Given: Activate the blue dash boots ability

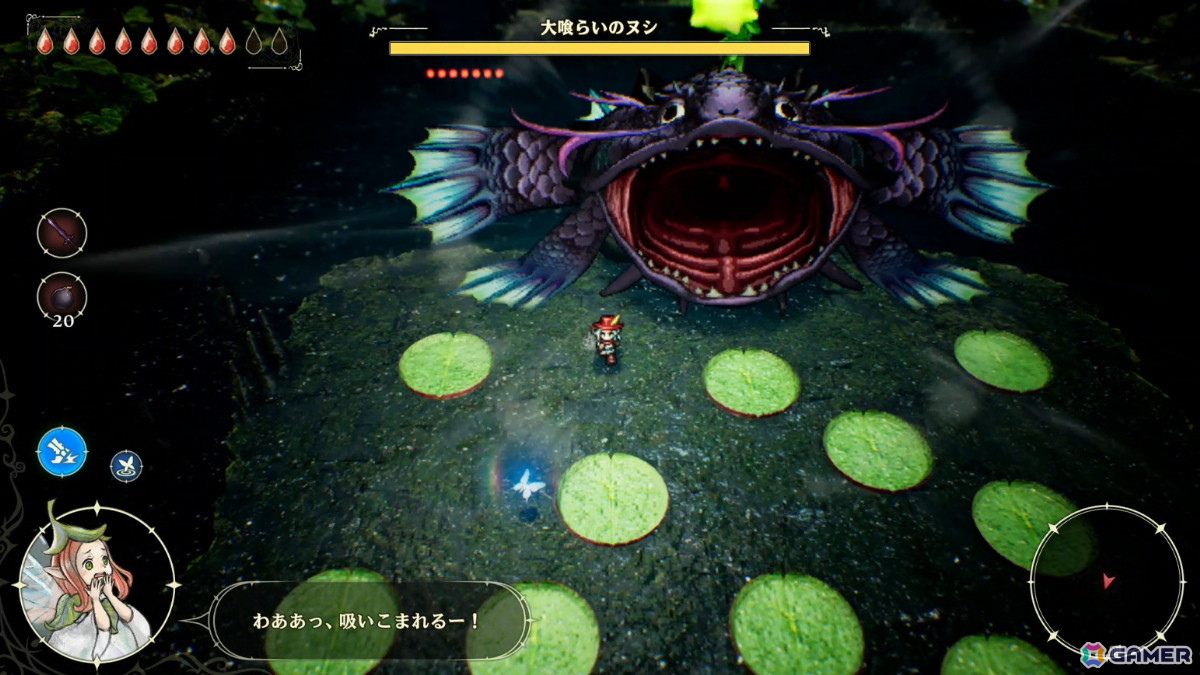Looking at the screenshot, I should click(62, 452).
